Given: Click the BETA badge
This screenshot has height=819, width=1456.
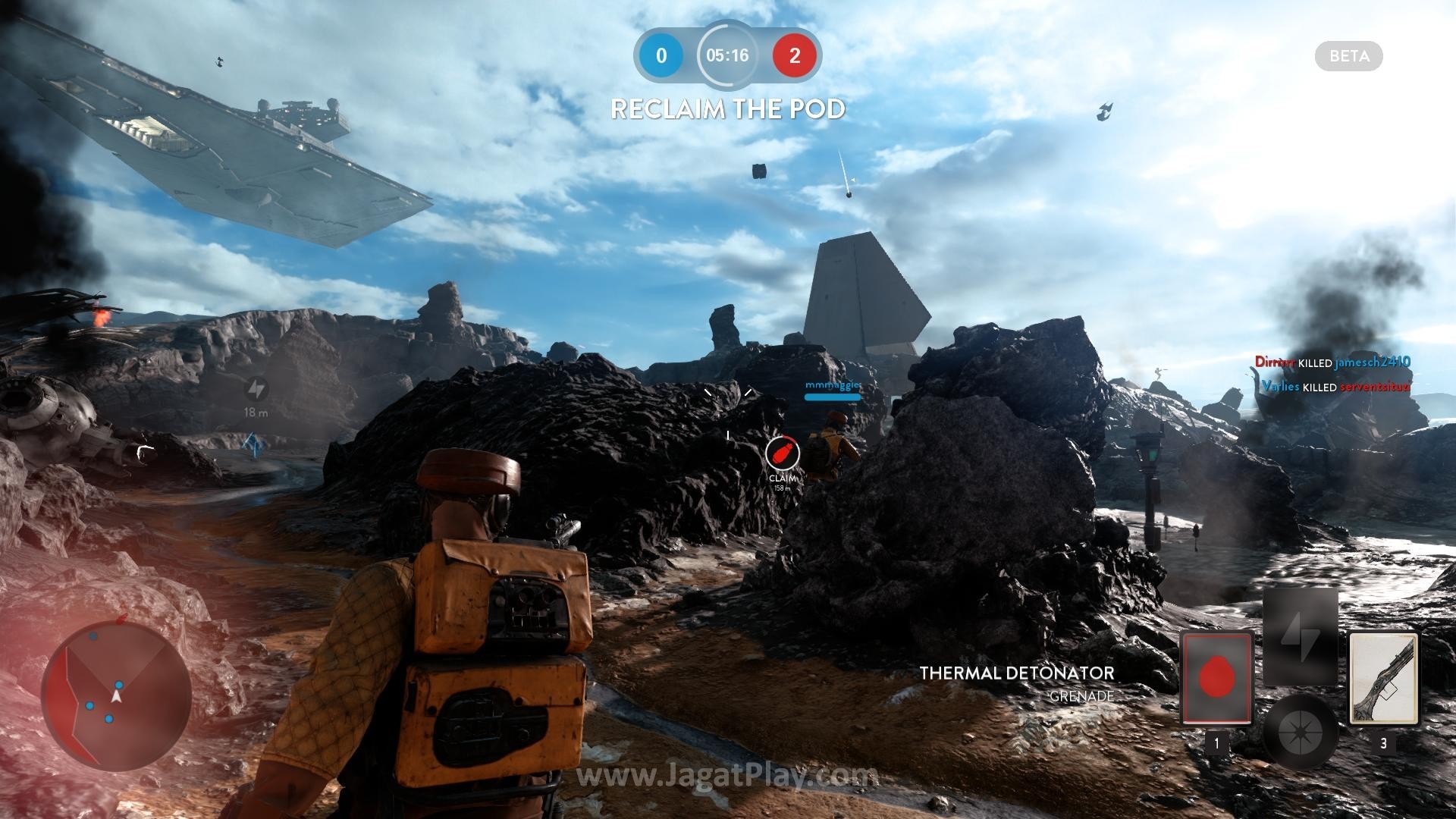Looking at the screenshot, I should pyautogui.click(x=1348, y=56).
